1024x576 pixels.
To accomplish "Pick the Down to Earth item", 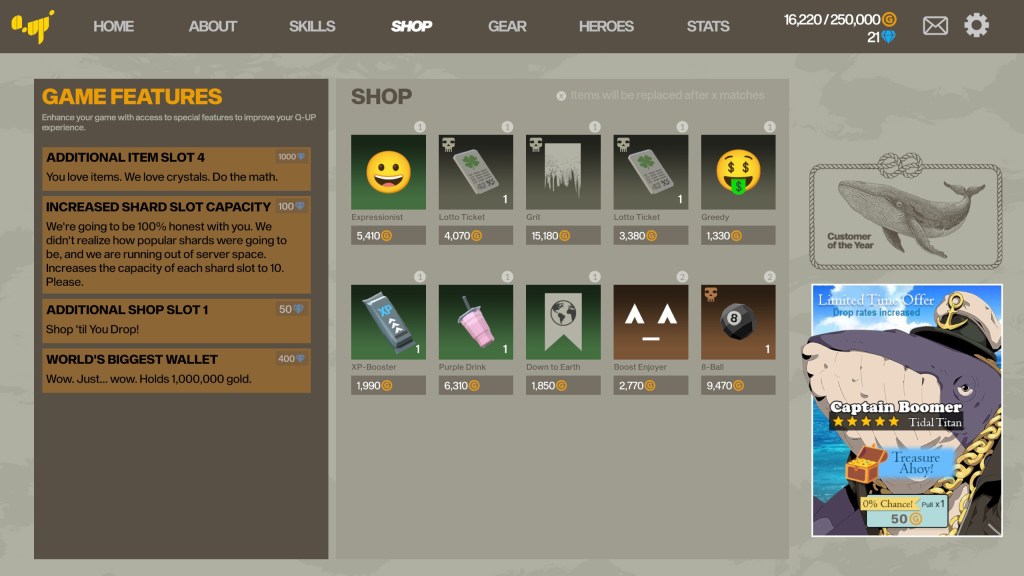I will tap(563, 322).
